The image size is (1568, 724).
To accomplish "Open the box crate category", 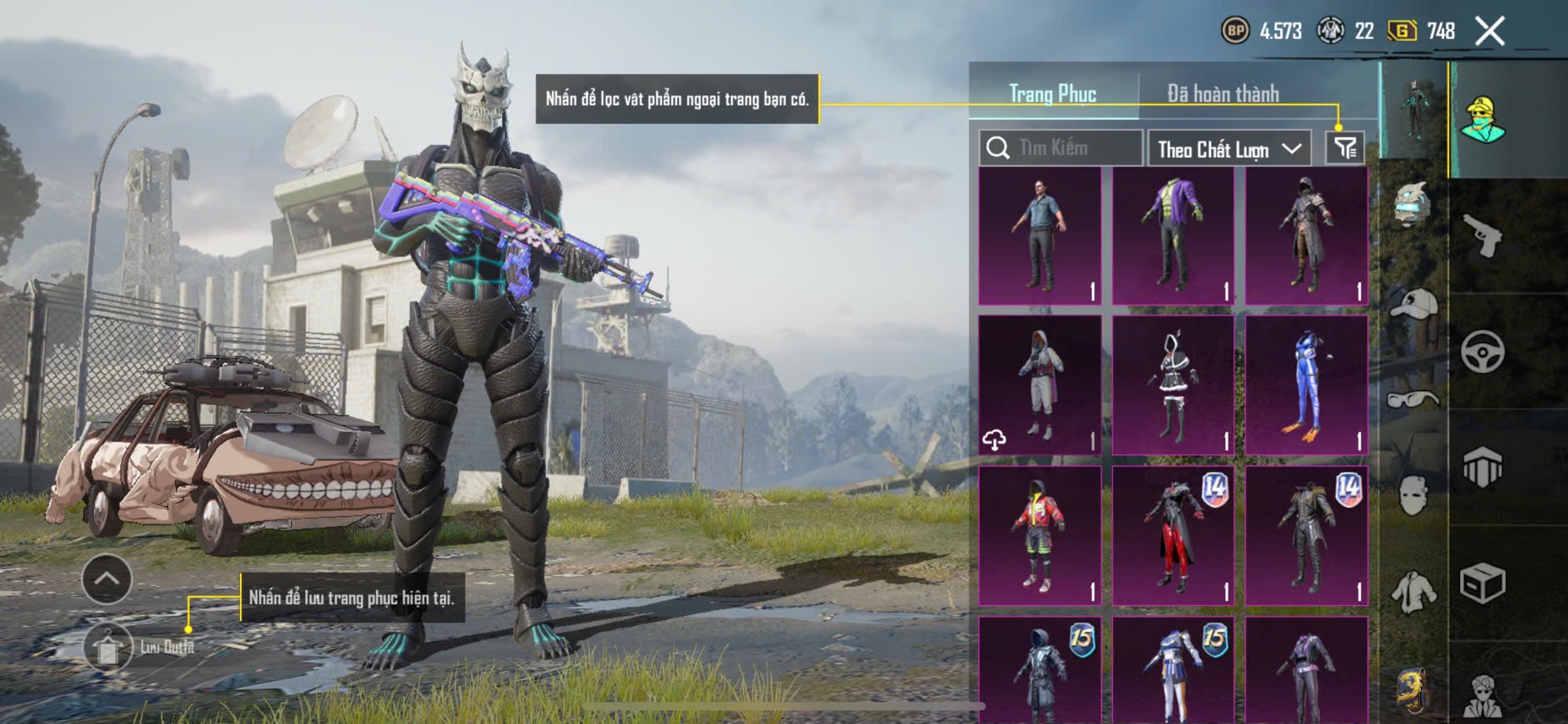I will (x=1482, y=583).
